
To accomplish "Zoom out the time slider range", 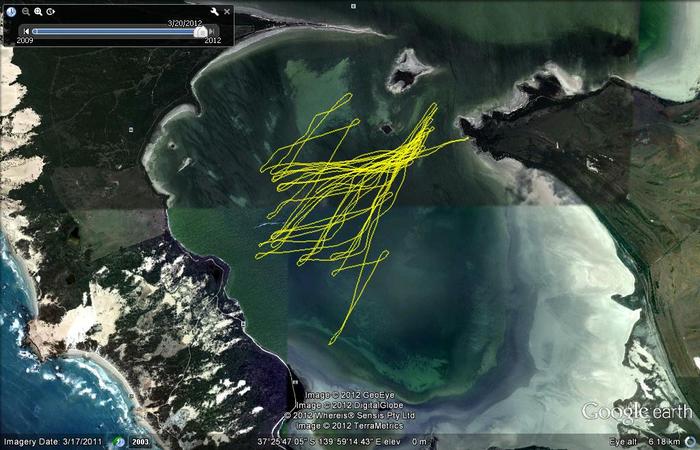I will 26,11.
